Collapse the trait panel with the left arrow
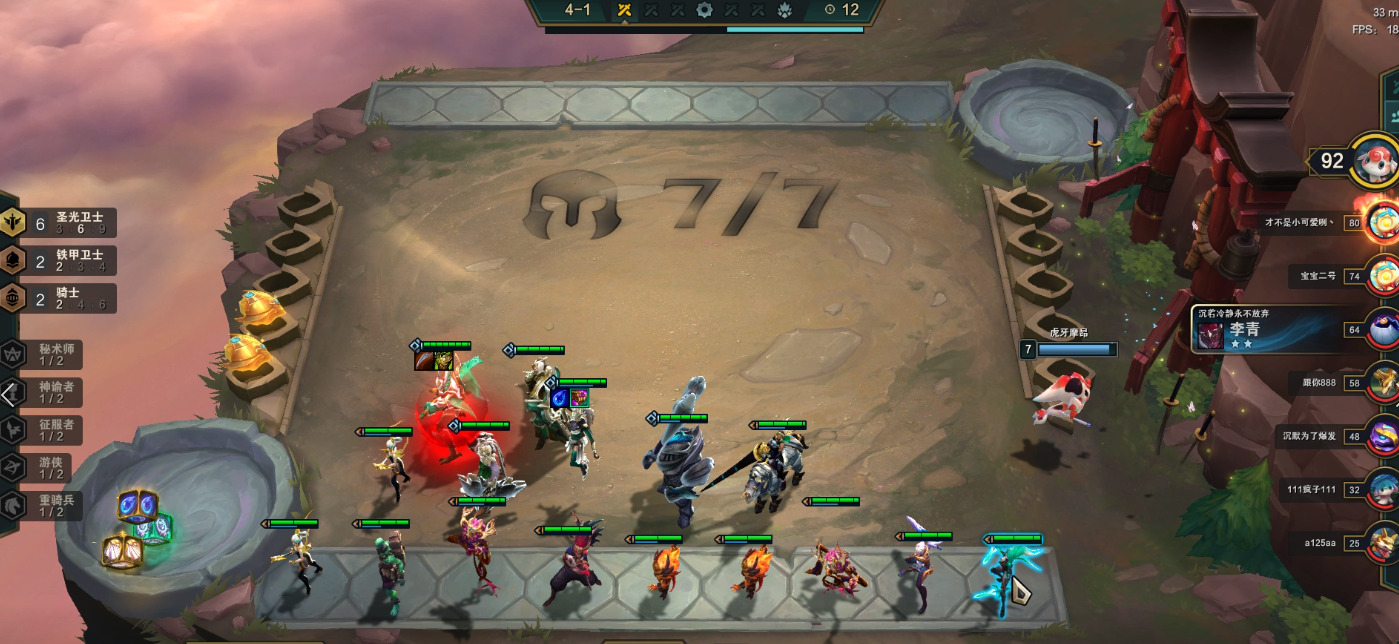Image resolution: width=1399 pixels, height=644 pixels. (x=9, y=394)
